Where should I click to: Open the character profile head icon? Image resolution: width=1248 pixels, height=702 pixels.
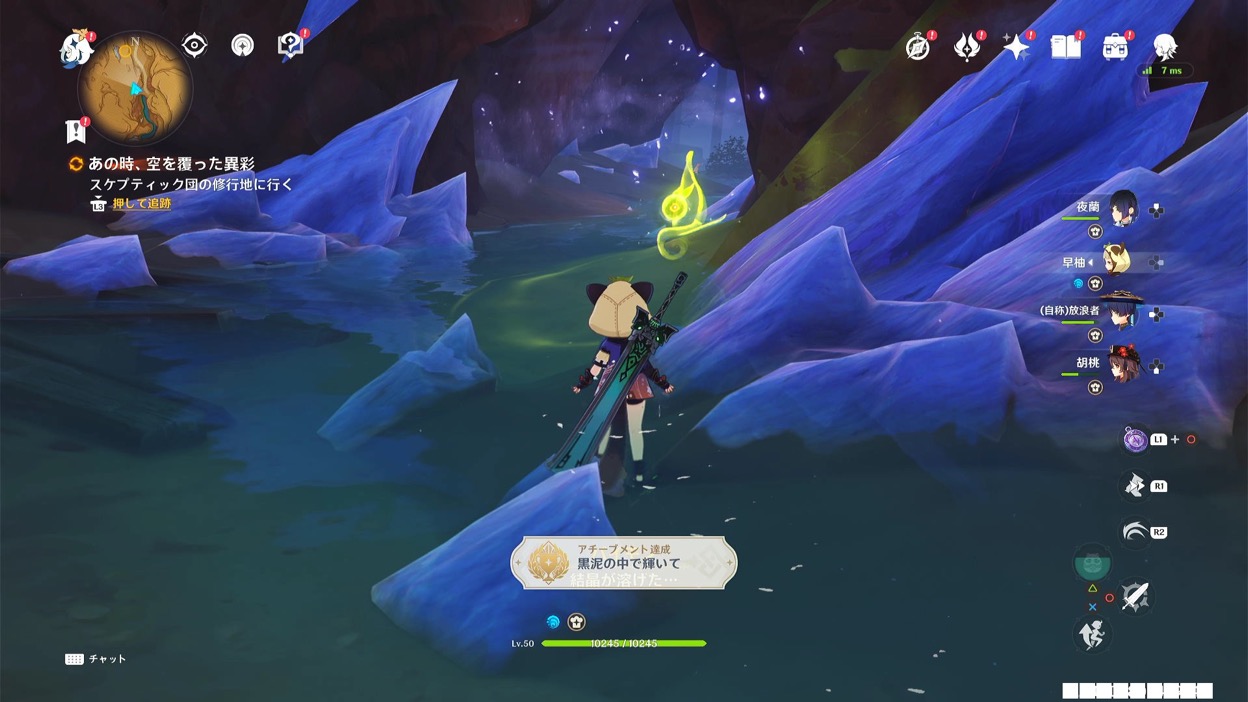(x=1164, y=47)
